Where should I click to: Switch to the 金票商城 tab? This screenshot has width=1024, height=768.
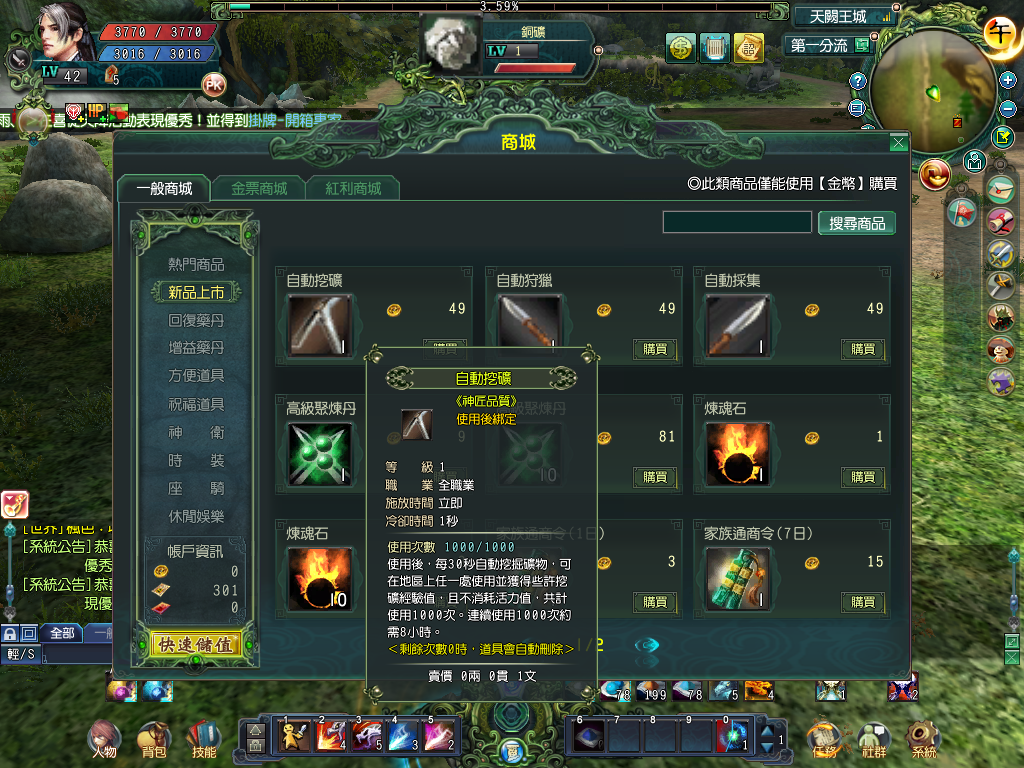259,188
